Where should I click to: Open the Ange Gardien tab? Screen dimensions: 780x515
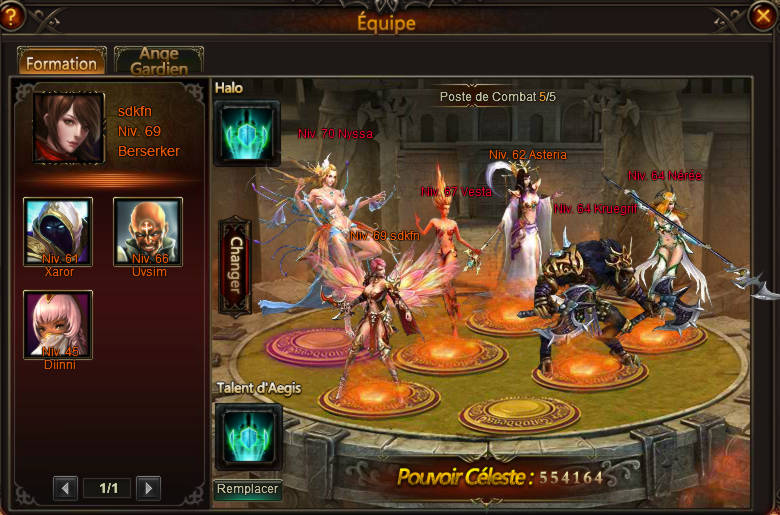coord(159,61)
